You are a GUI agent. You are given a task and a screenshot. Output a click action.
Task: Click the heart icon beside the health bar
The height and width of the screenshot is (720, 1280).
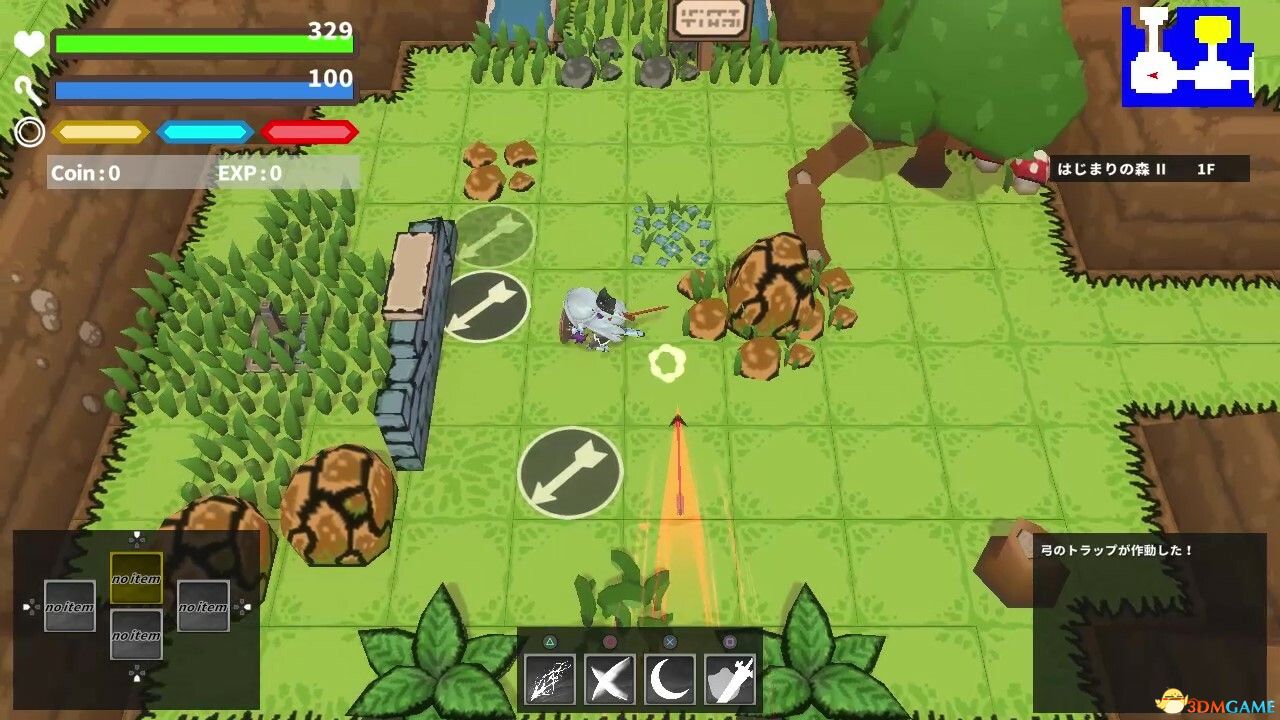pyautogui.click(x=29, y=42)
